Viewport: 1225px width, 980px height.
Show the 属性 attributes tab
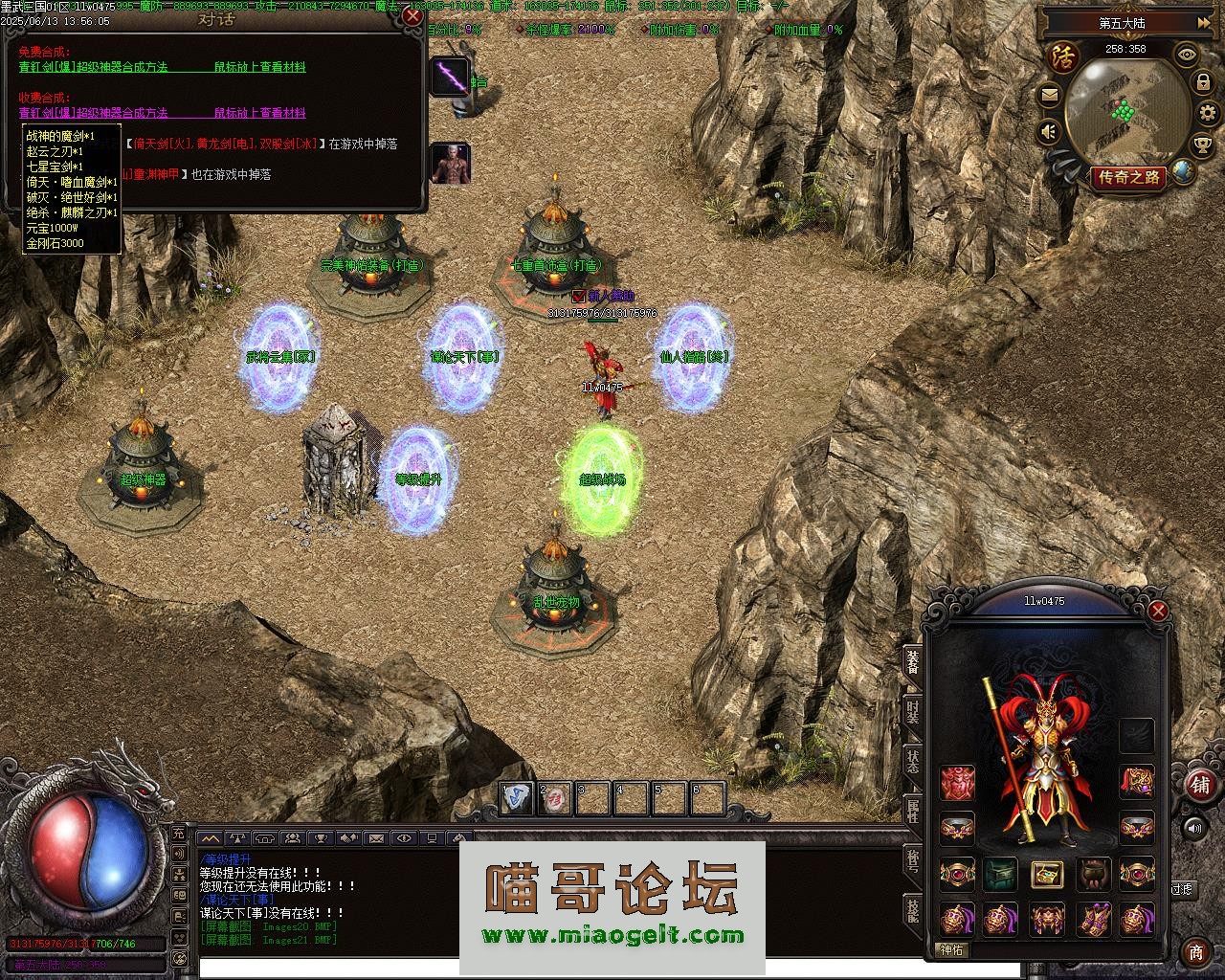[913, 812]
